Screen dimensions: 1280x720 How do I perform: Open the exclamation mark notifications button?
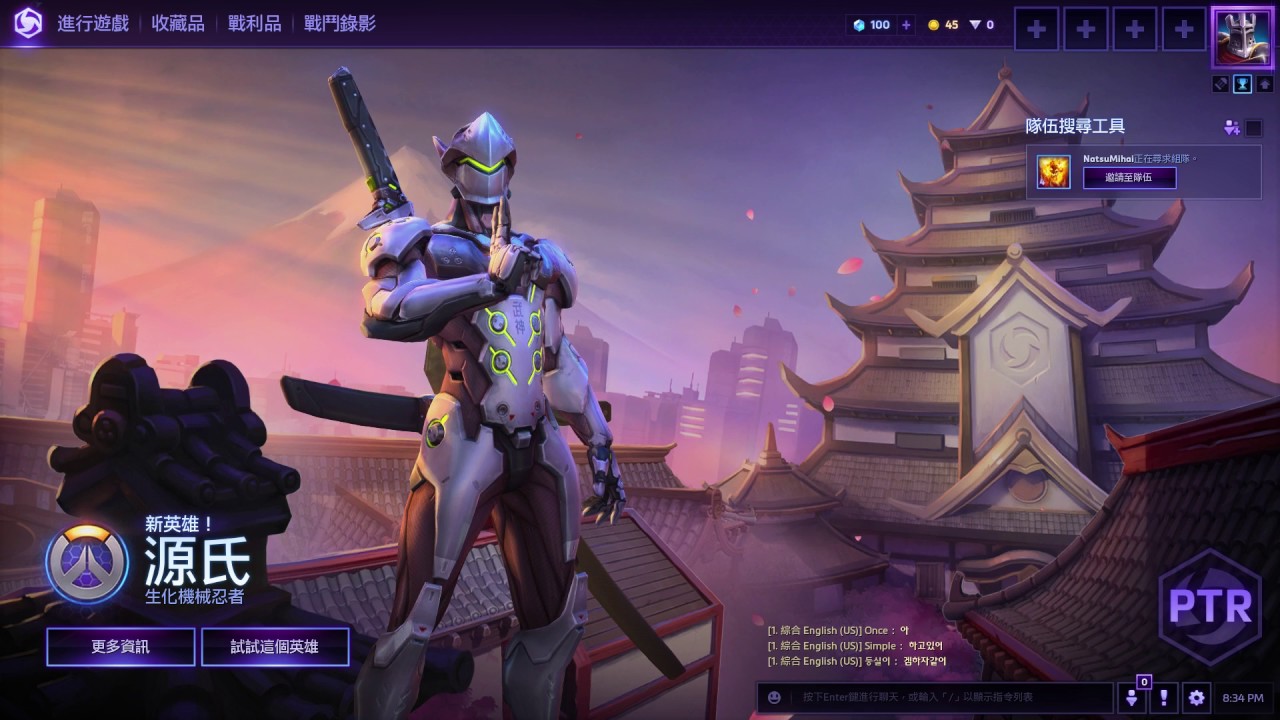(1163, 697)
